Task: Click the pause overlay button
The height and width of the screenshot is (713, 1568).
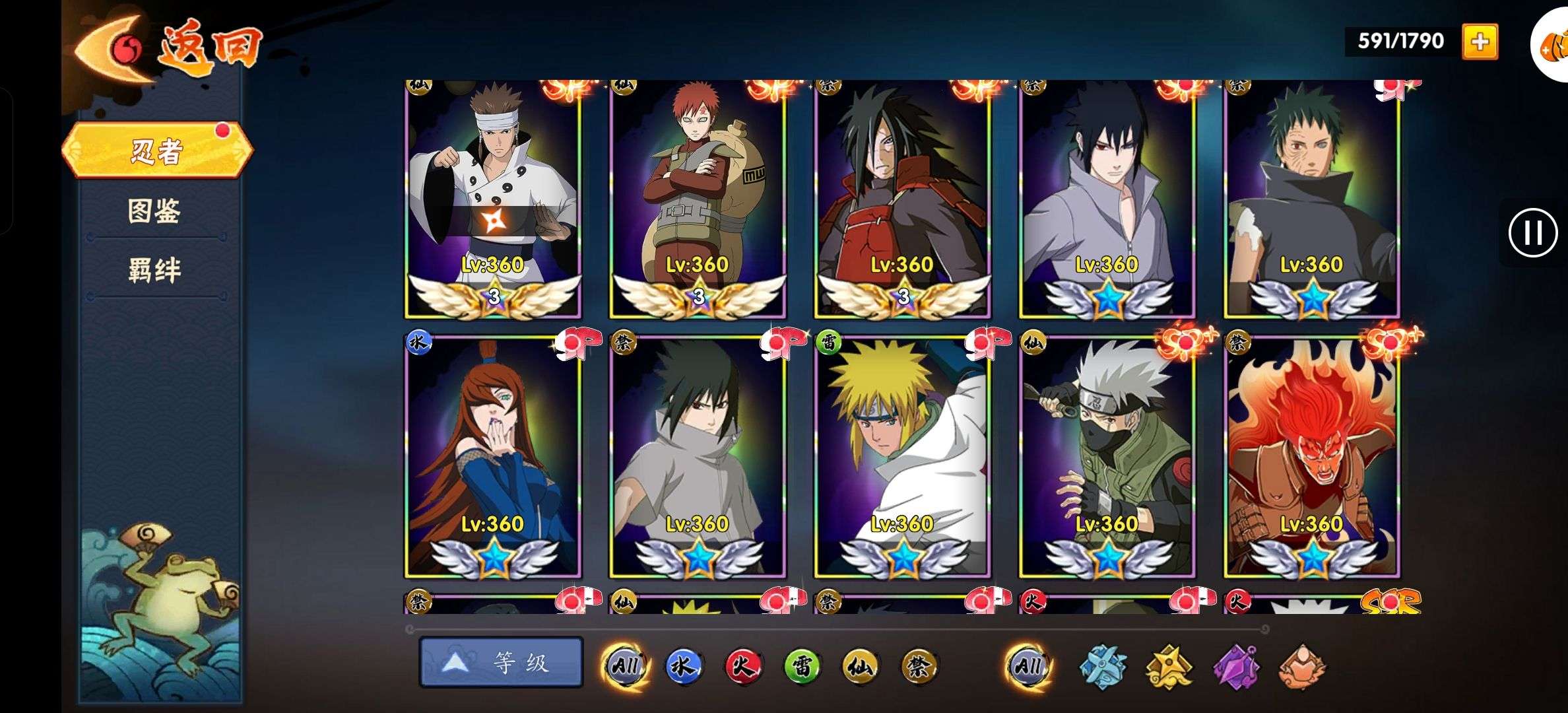Action: 1532,233
